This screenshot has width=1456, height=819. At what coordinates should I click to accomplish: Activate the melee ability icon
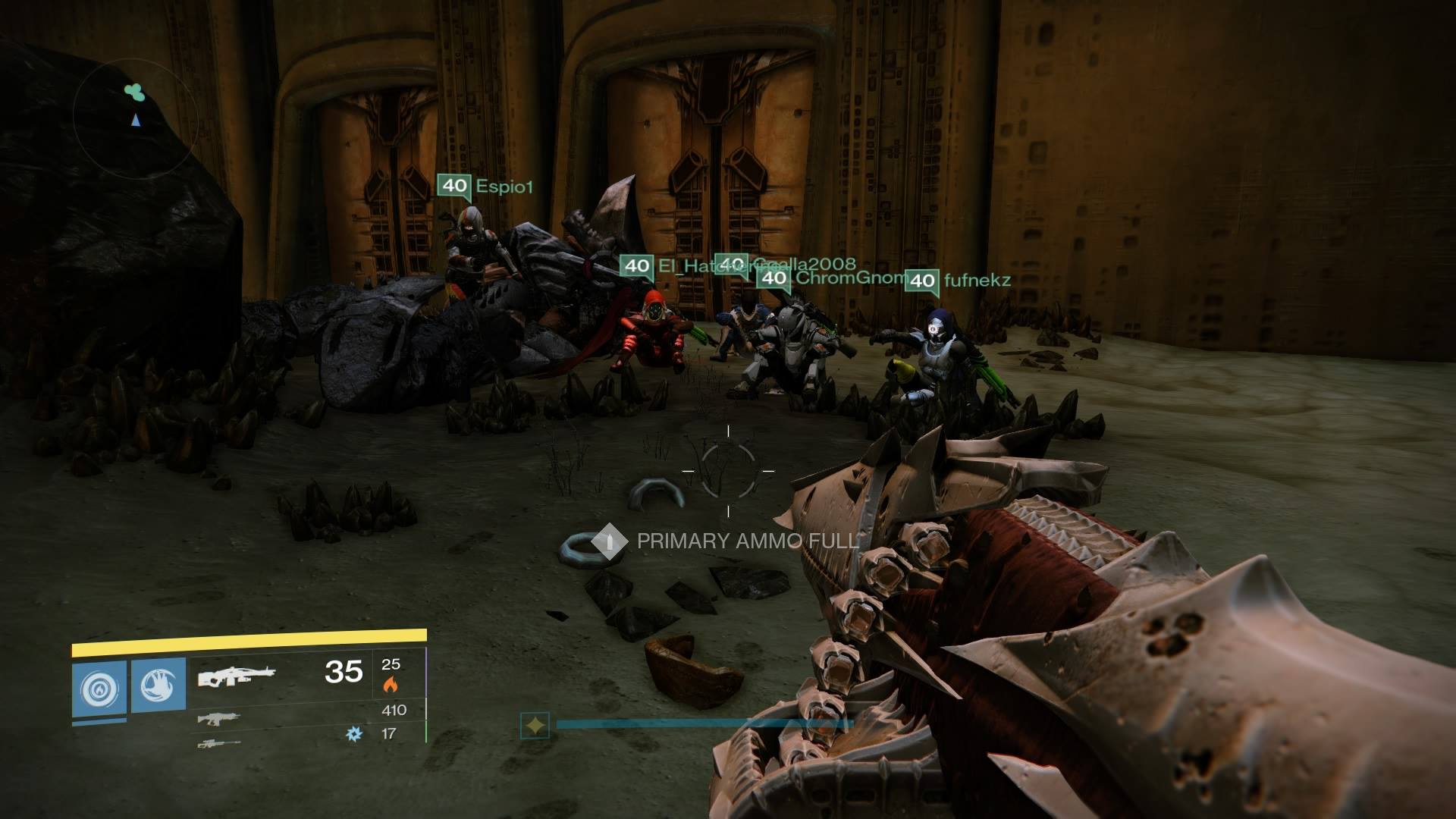pyautogui.click(x=158, y=686)
